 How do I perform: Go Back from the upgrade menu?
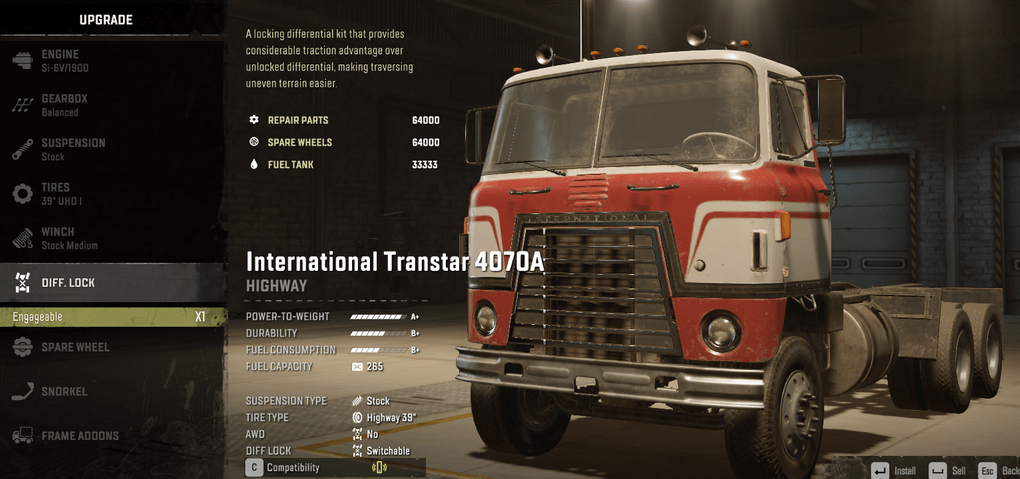click(998, 470)
